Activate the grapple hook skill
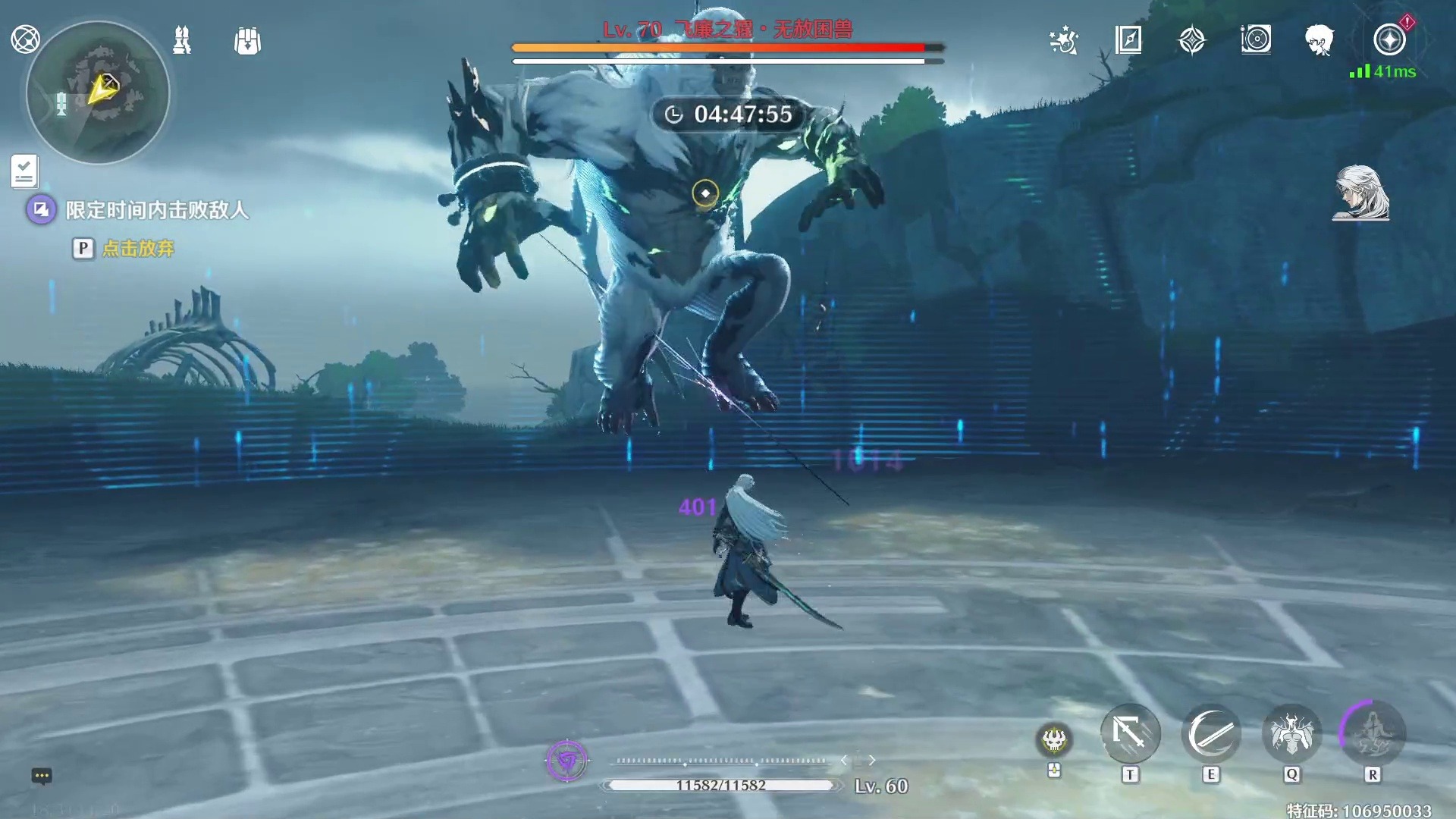 (x=1130, y=734)
